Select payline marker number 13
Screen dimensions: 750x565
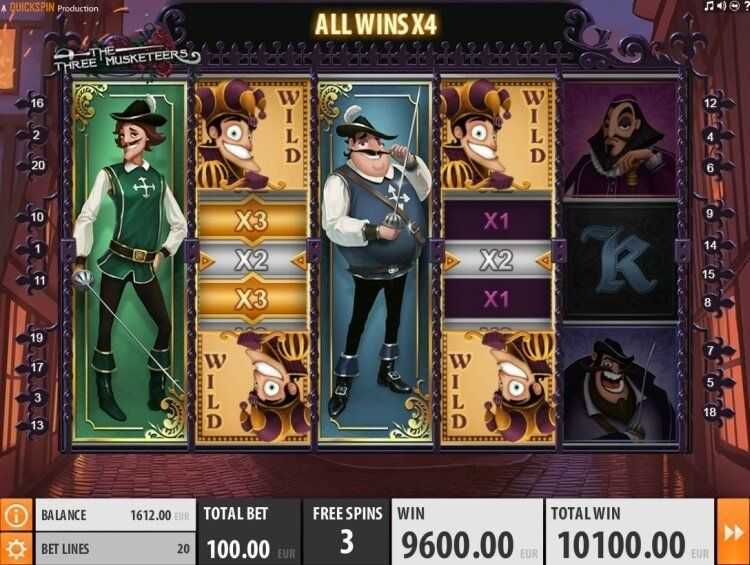(38, 426)
